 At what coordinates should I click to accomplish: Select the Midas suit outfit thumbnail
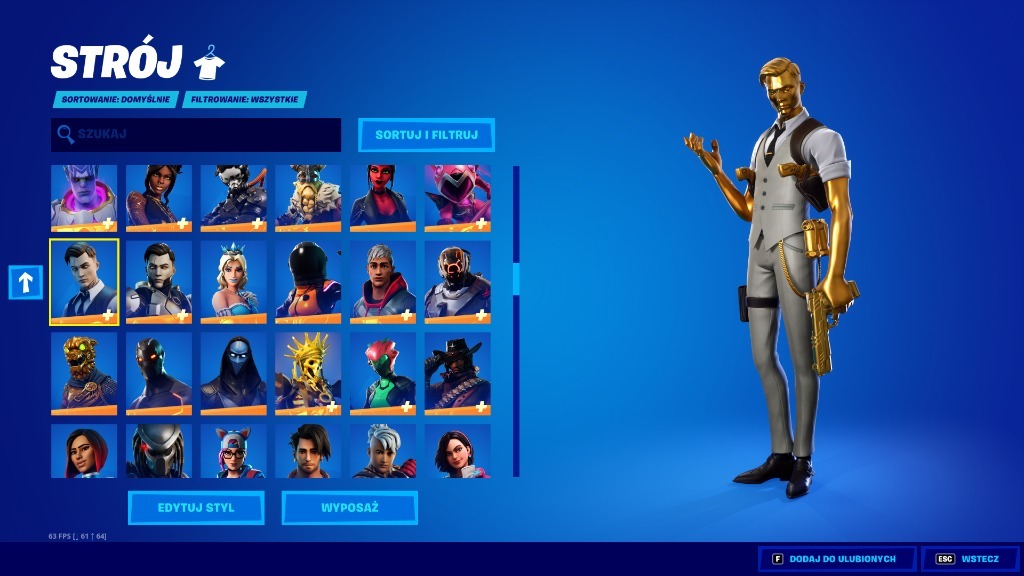pos(84,282)
